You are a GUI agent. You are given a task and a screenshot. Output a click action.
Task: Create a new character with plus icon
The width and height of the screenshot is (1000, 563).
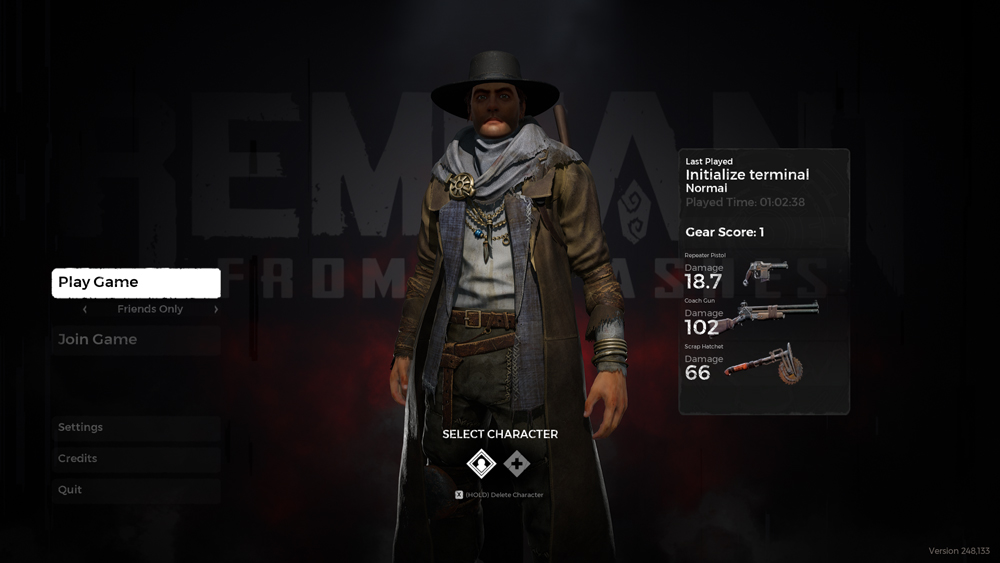tap(517, 464)
